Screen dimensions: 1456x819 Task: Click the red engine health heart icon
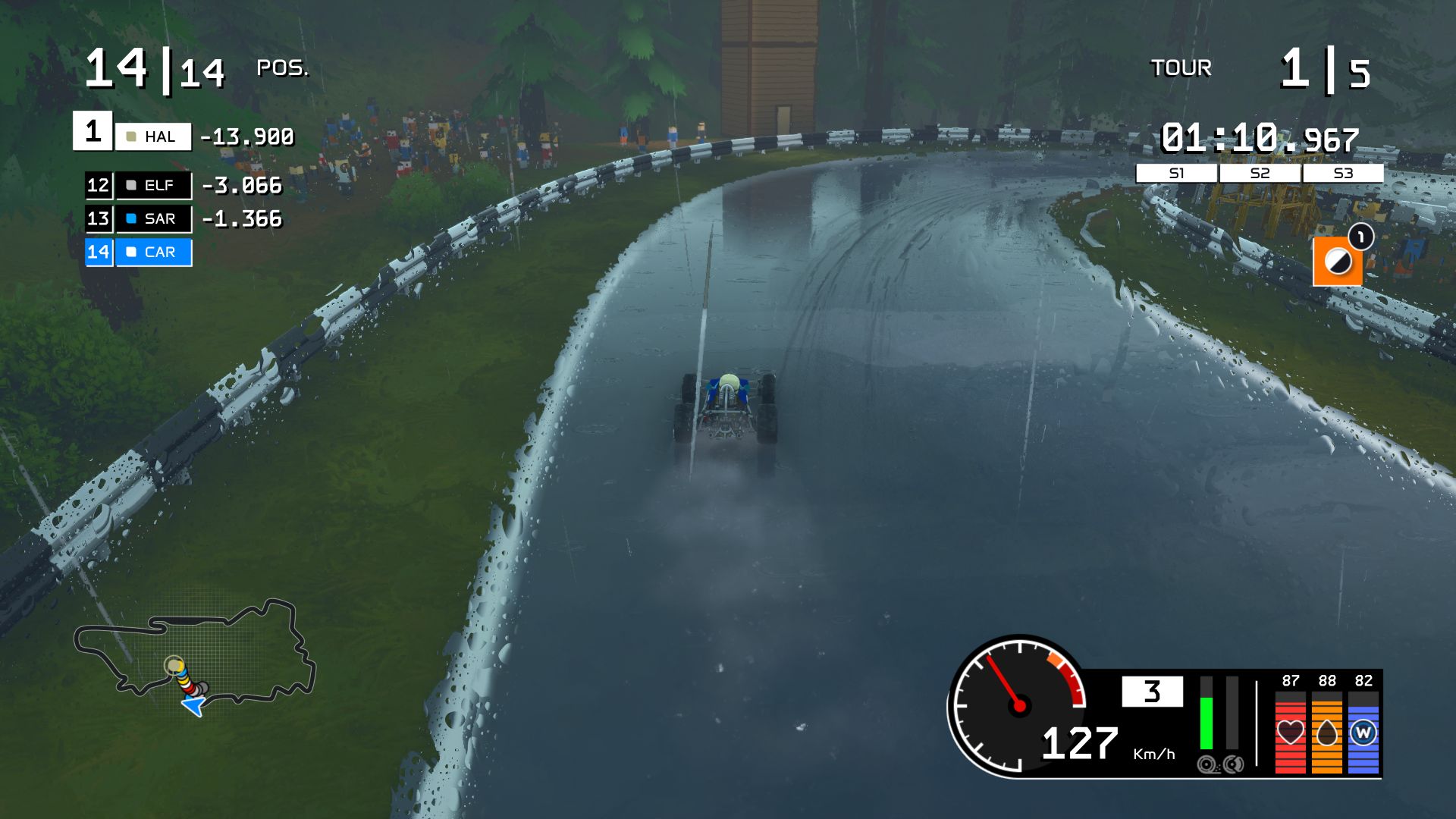[1290, 732]
